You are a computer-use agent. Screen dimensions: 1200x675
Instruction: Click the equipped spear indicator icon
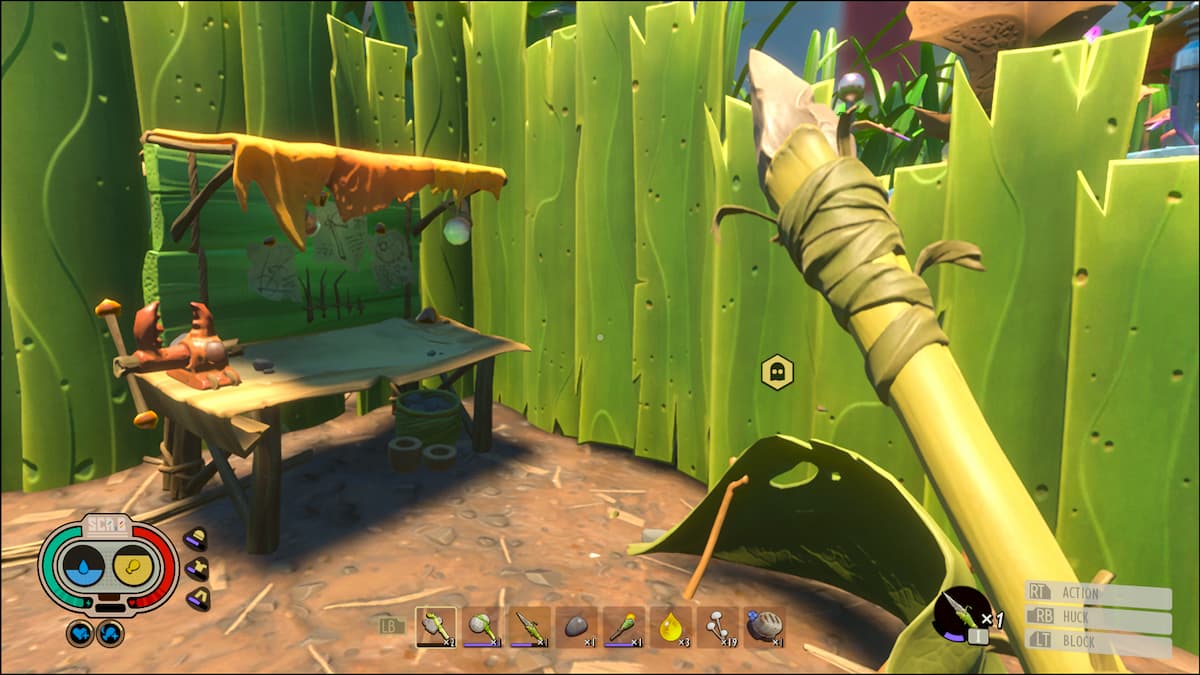point(962,614)
